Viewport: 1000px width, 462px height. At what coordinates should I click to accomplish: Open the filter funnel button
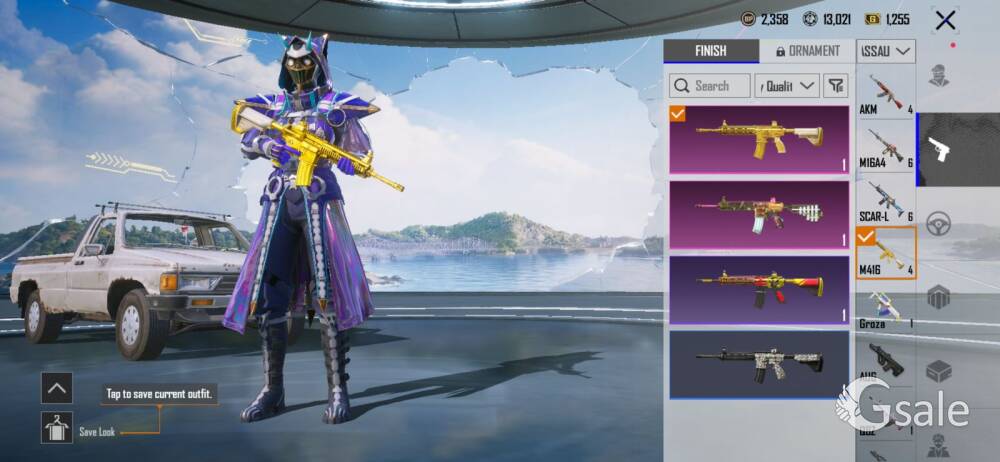pyautogui.click(x=835, y=86)
